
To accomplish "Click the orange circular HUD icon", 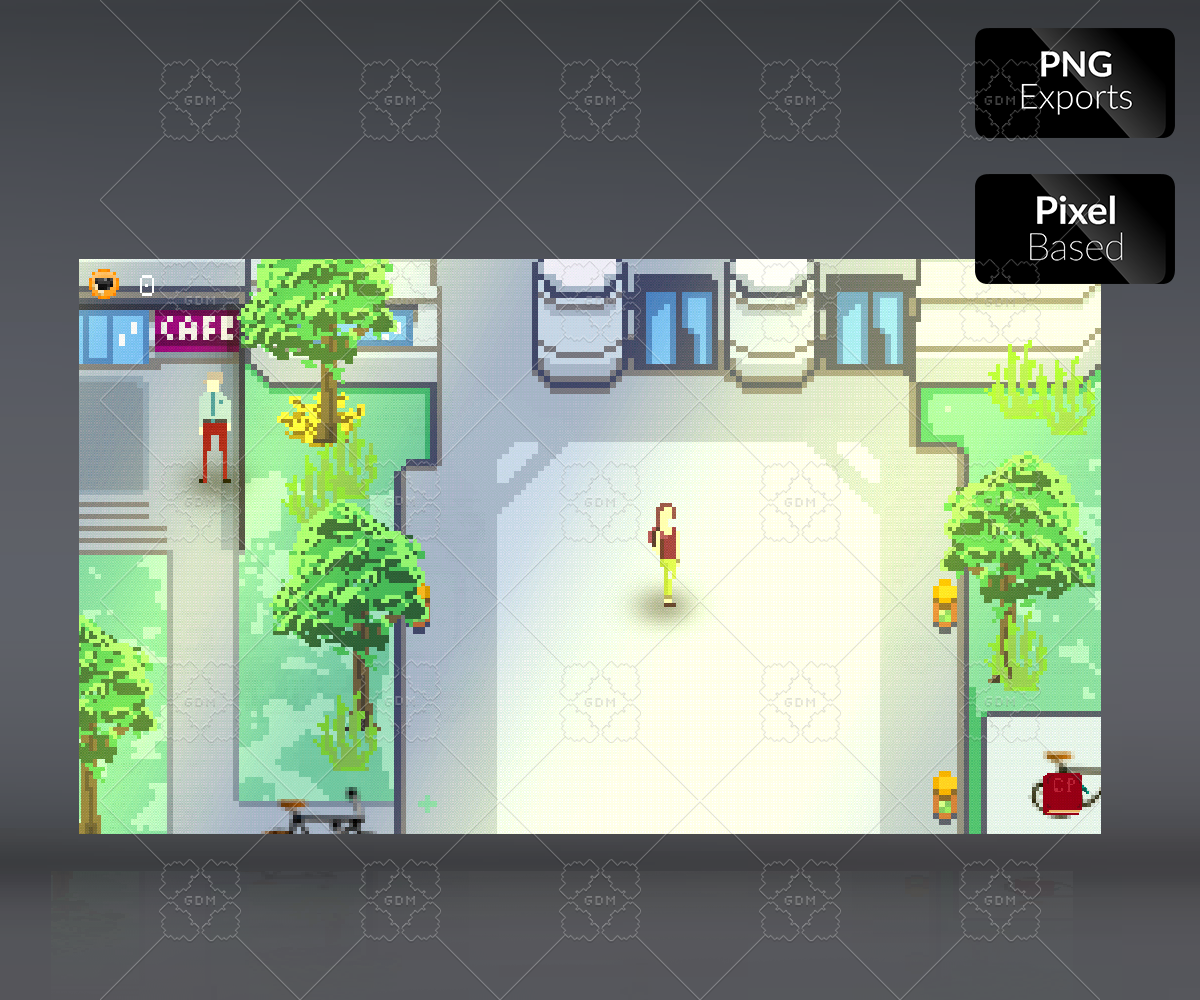I will coord(104,284).
